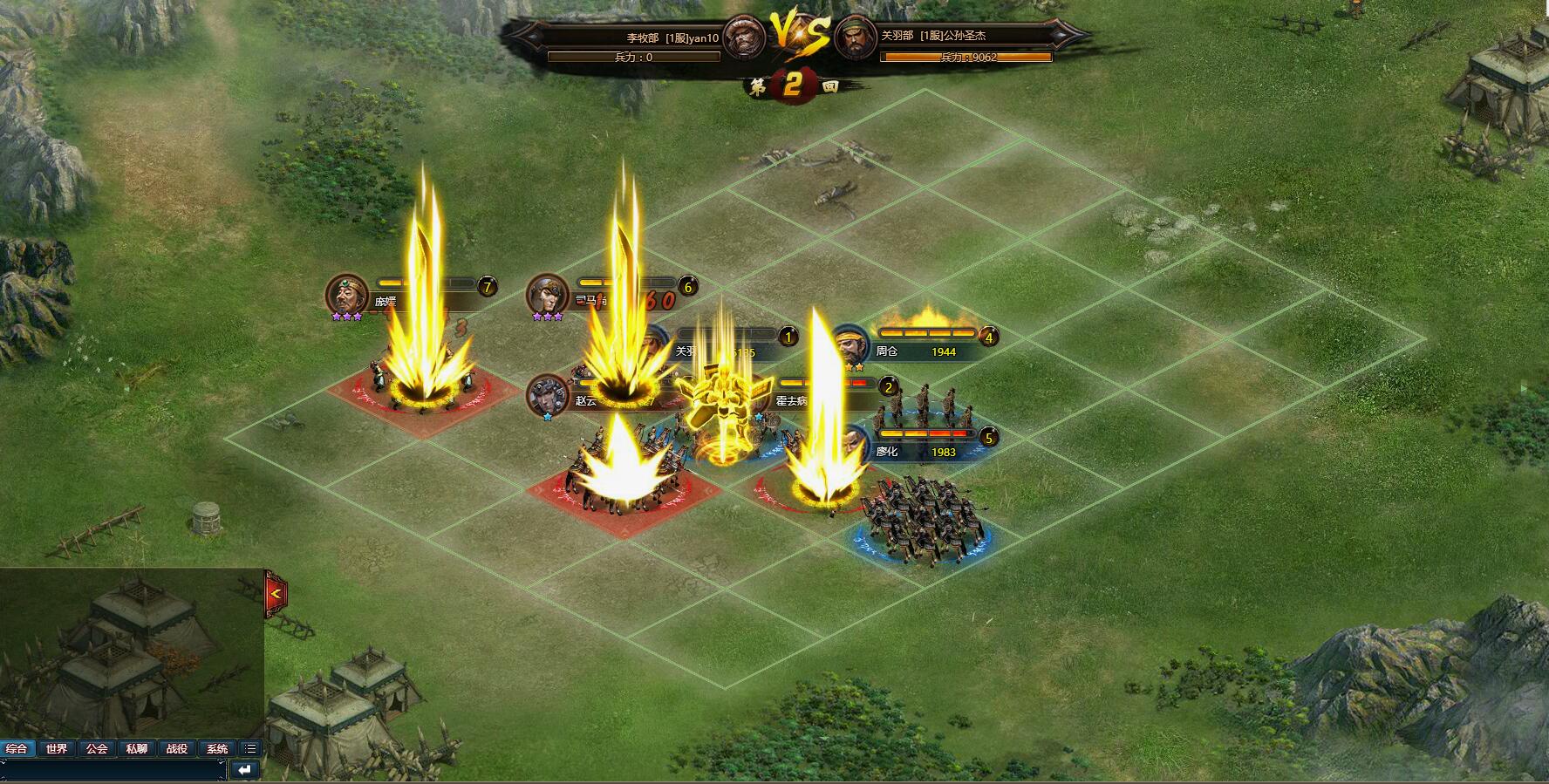Select general 赵云's portrait
The image size is (1549, 784).
point(548,395)
